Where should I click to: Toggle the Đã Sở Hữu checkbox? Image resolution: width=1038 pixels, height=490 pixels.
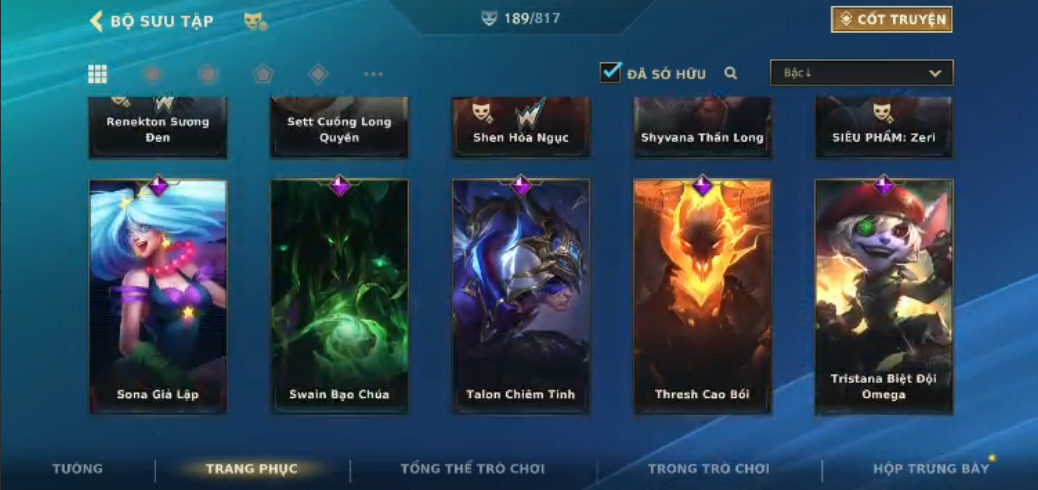[610, 72]
